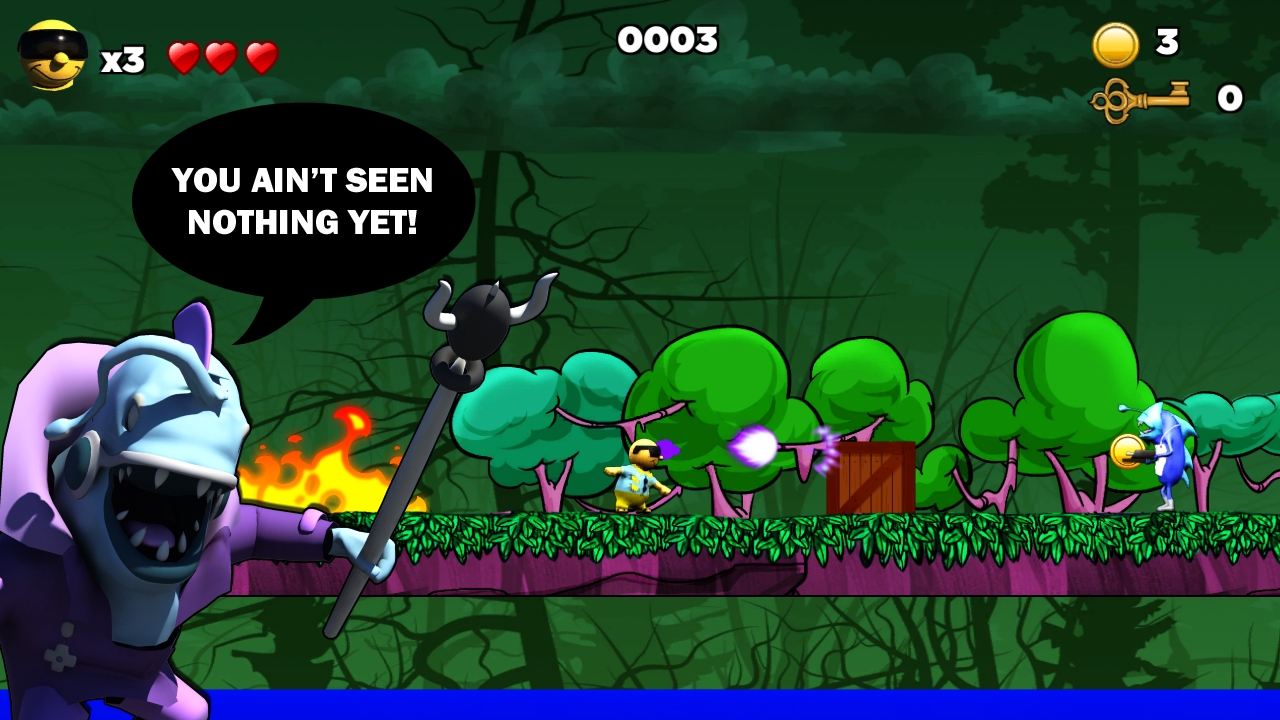
Task: Click the horned skull staff topper
Action: (x=477, y=318)
